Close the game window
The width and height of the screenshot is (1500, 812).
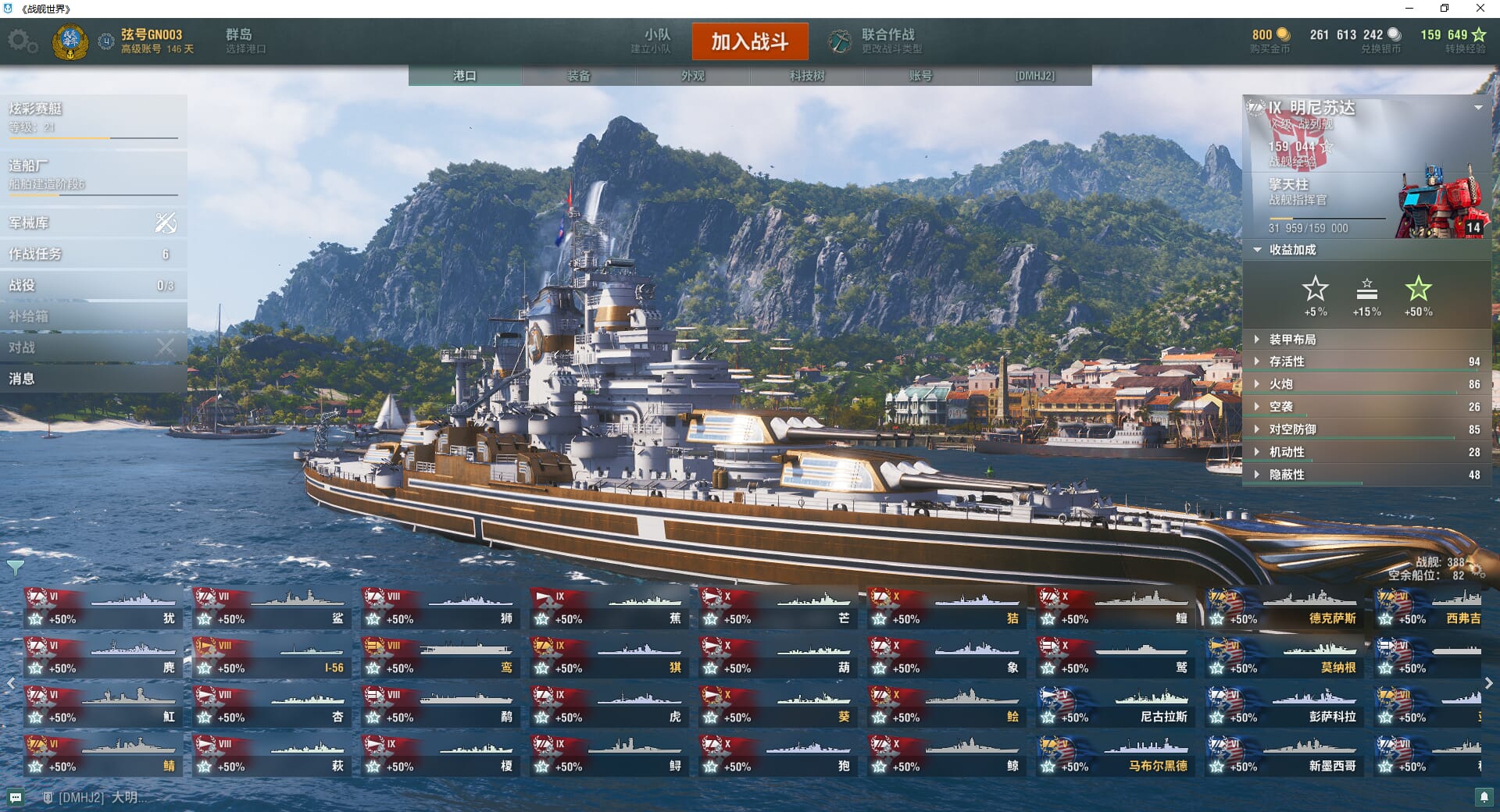[1480, 9]
